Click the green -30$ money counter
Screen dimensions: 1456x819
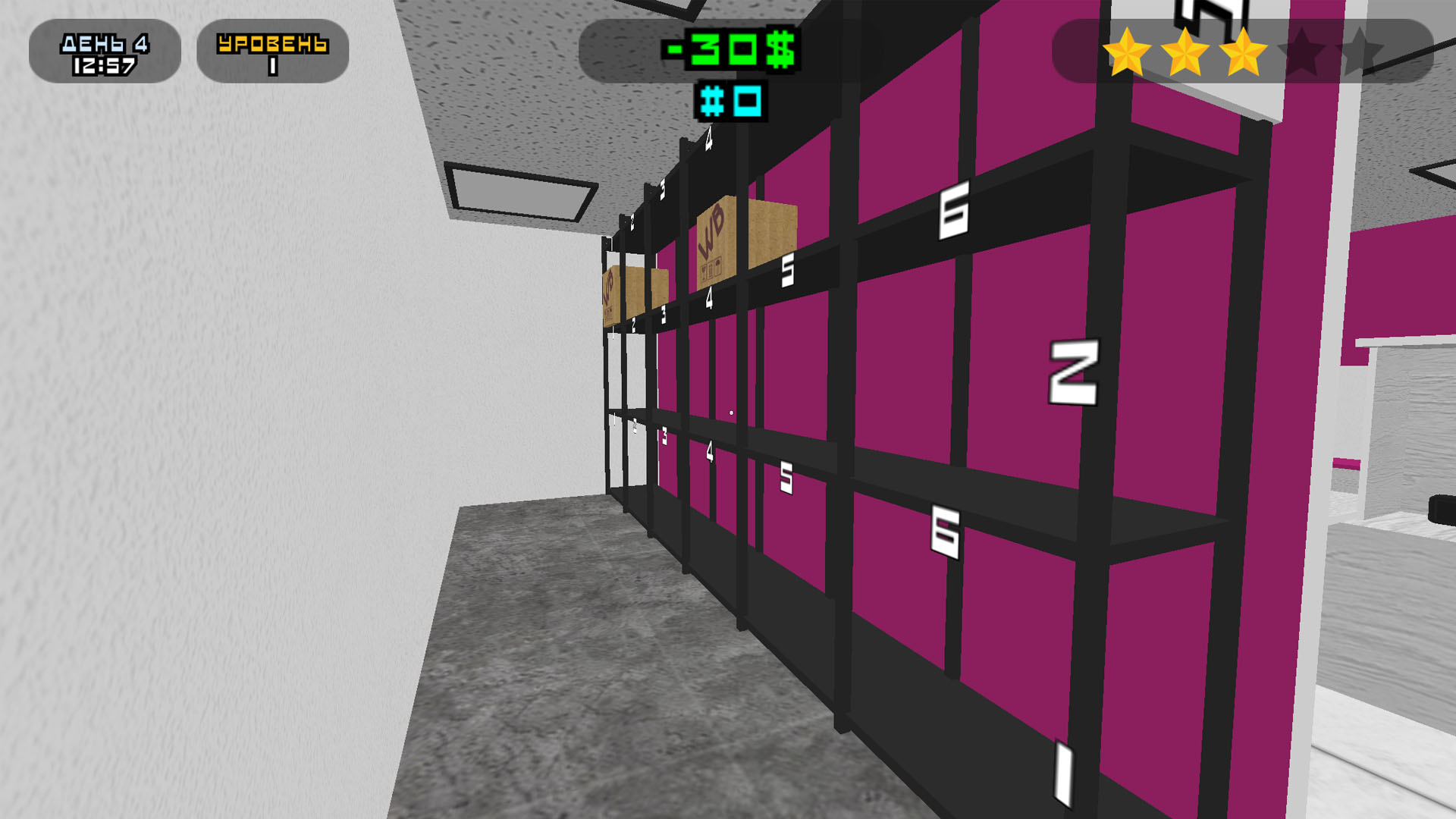tap(728, 49)
